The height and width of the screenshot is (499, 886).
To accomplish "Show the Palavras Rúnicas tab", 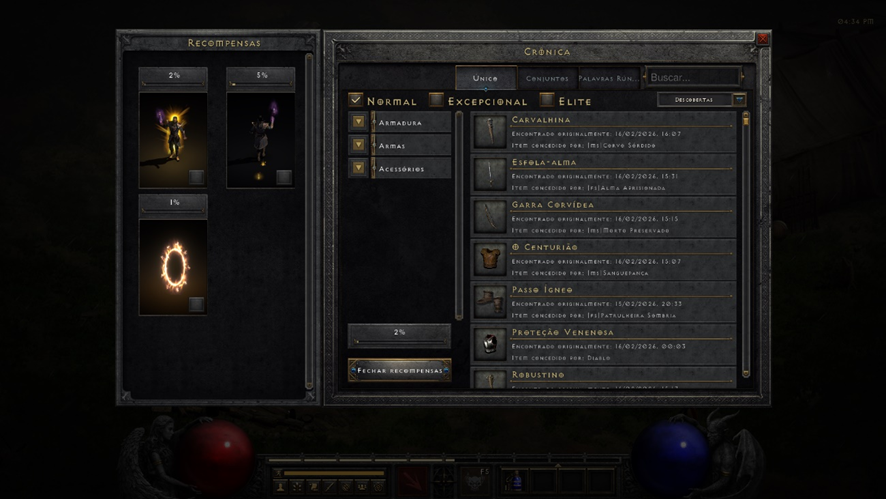I will tap(608, 78).
